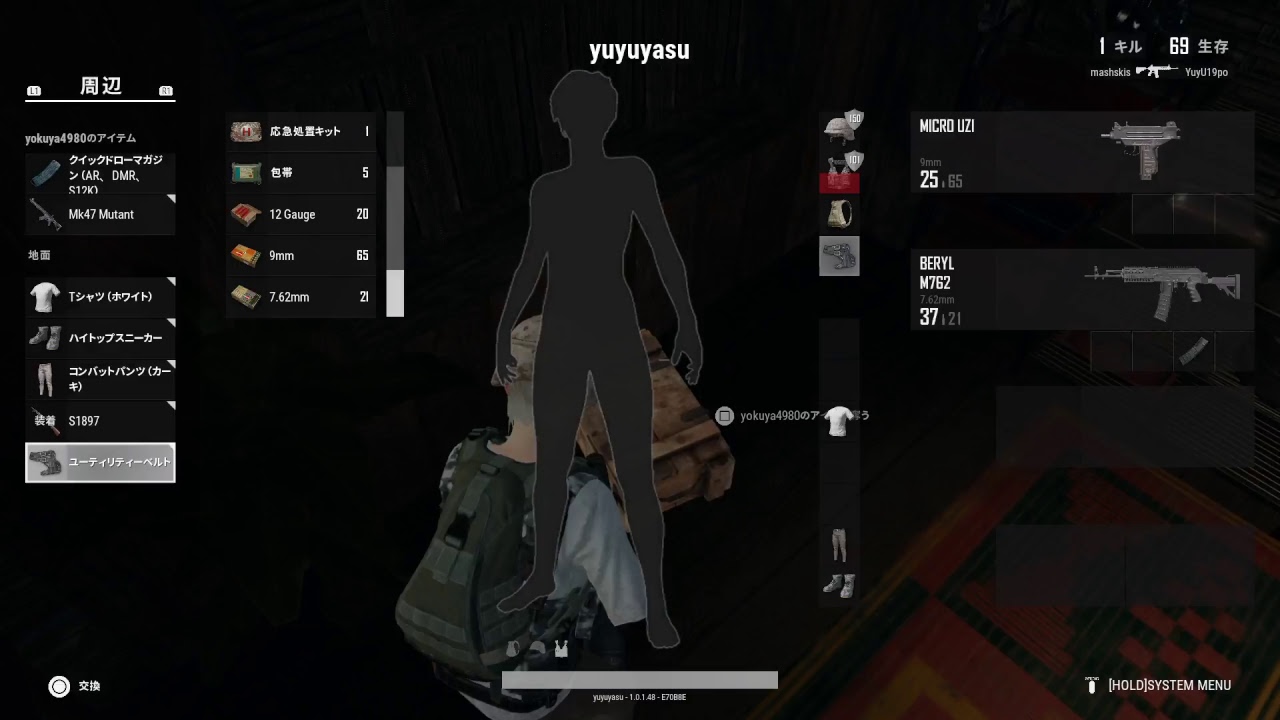This screenshot has height=720, width=1280.
Task: Select the 包帯 bandages
Action: [300, 173]
